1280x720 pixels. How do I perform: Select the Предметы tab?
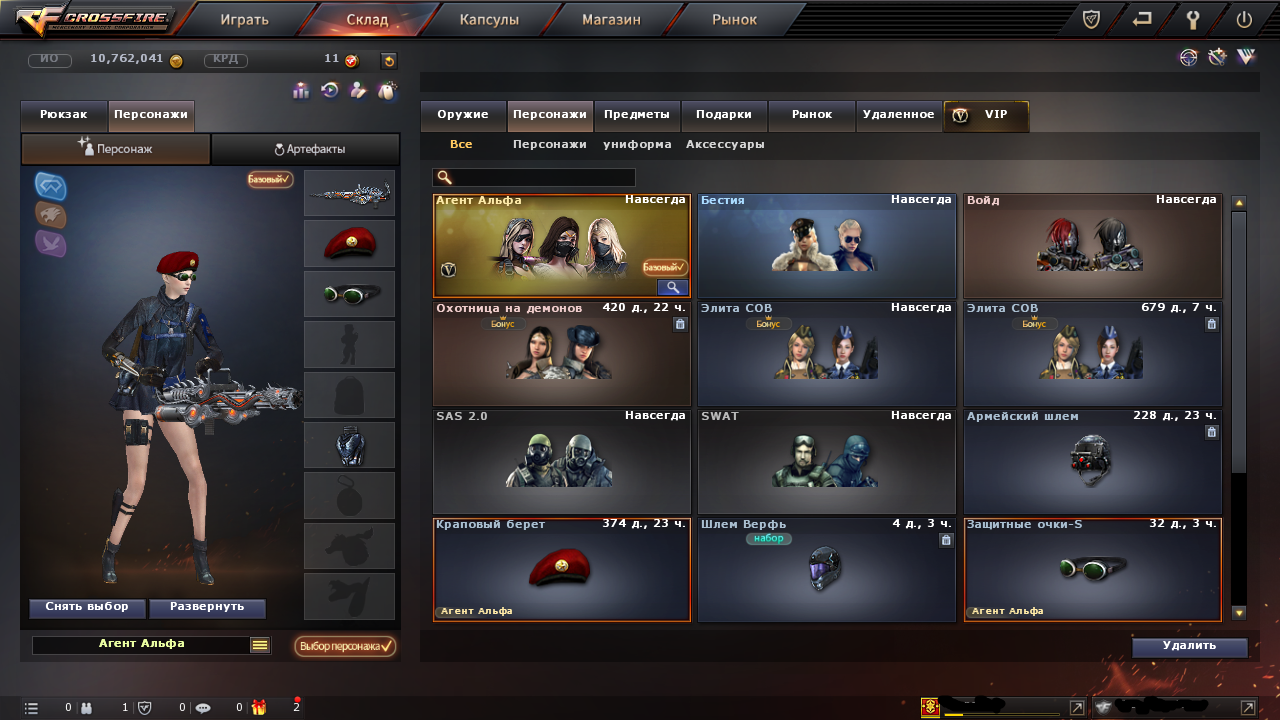[637, 115]
